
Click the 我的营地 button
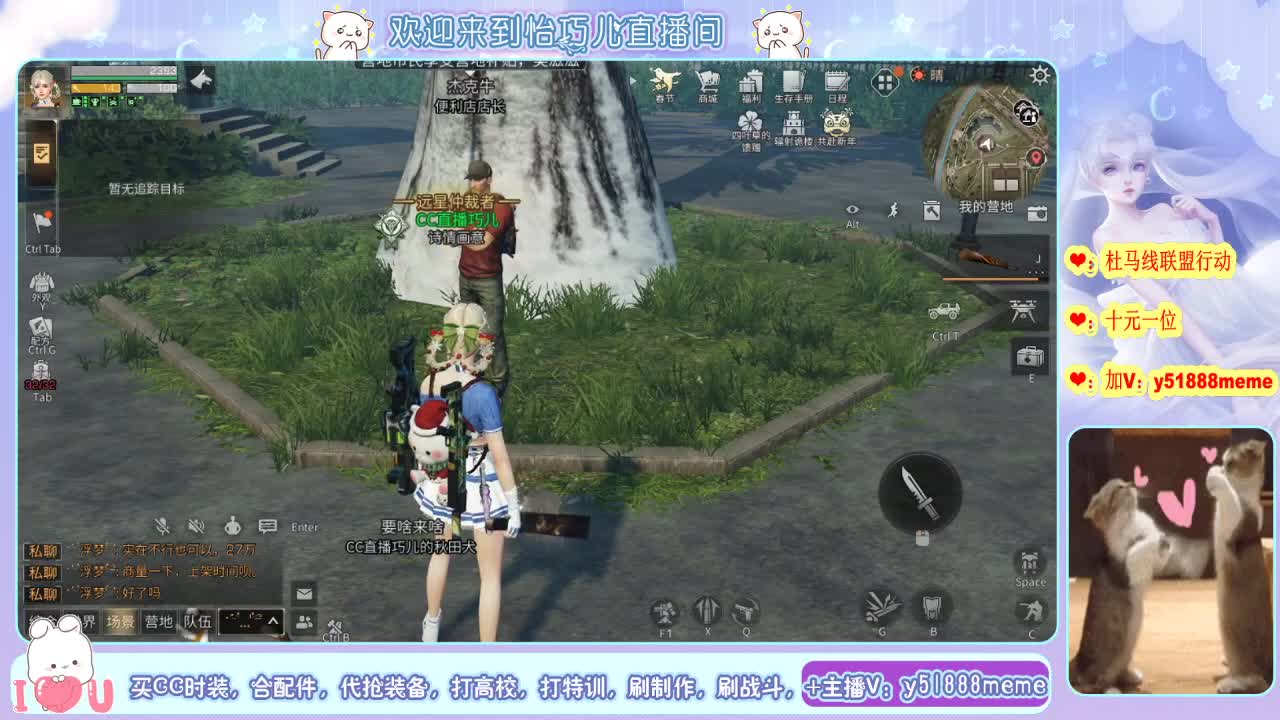[x=986, y=208]
